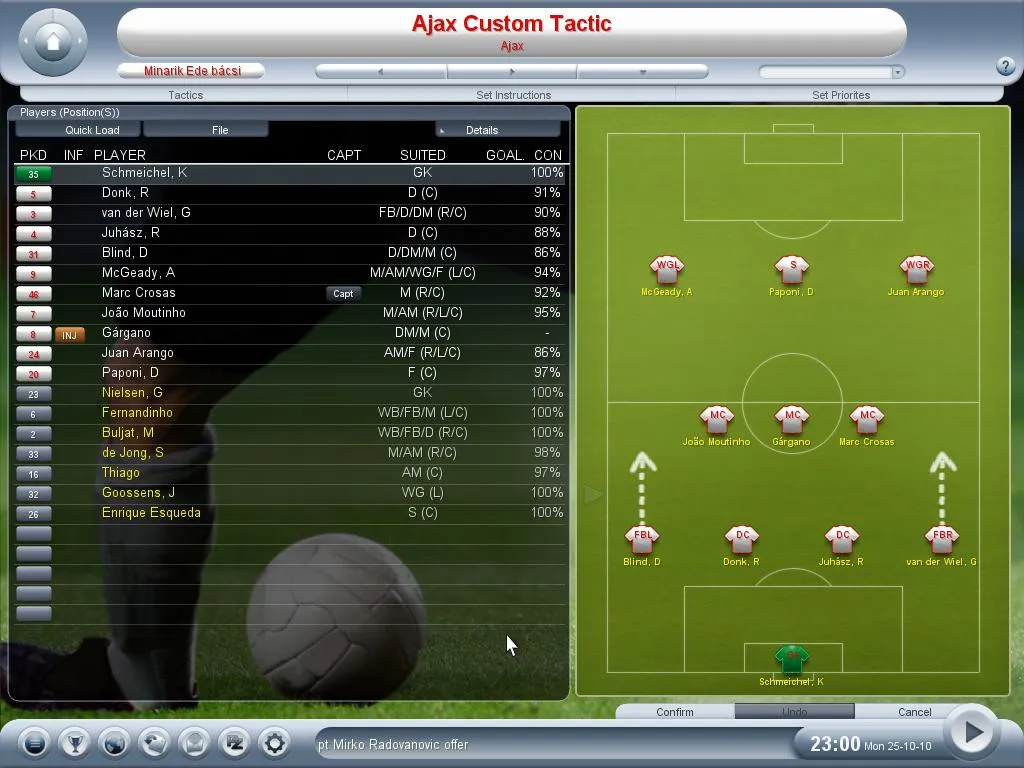Click the Quick Load button

tap(92, 130)
